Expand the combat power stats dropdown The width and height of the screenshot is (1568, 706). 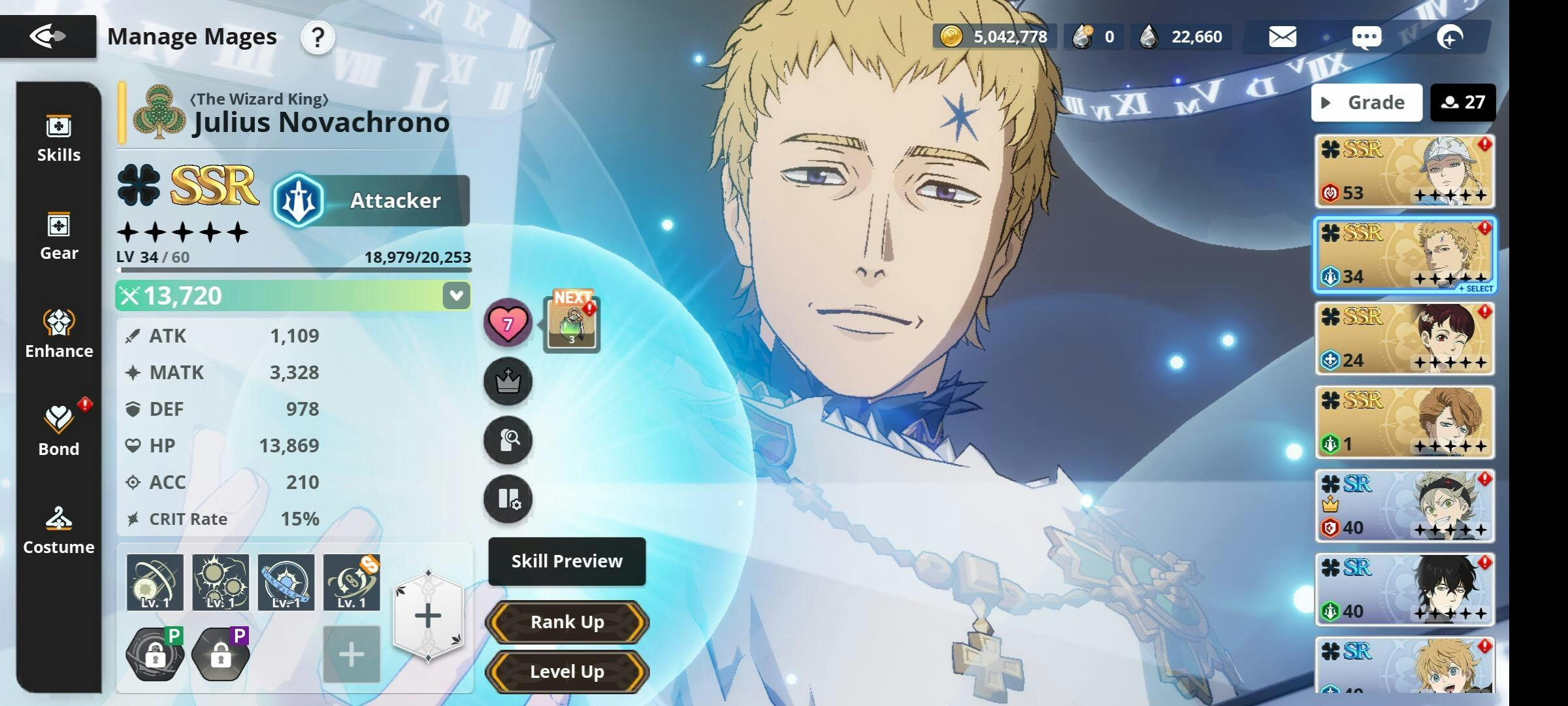click(456, 295)
